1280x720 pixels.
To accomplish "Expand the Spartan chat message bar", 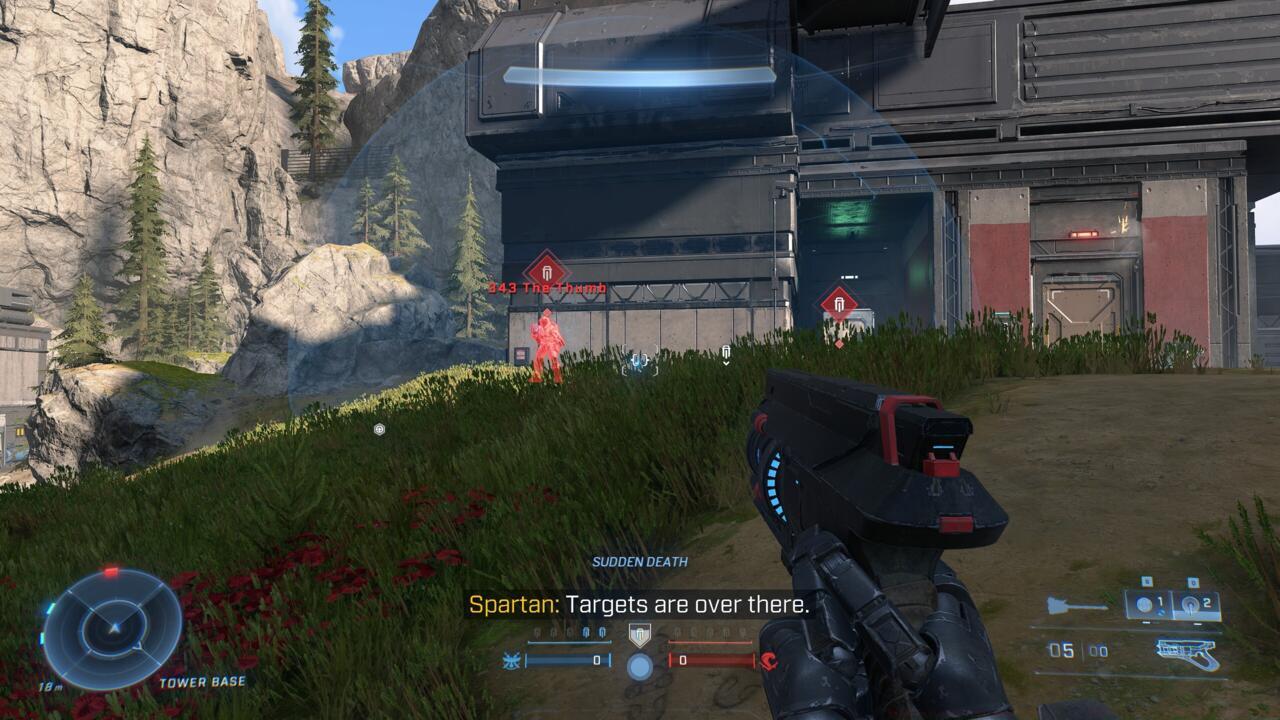I will coord(640,606).
